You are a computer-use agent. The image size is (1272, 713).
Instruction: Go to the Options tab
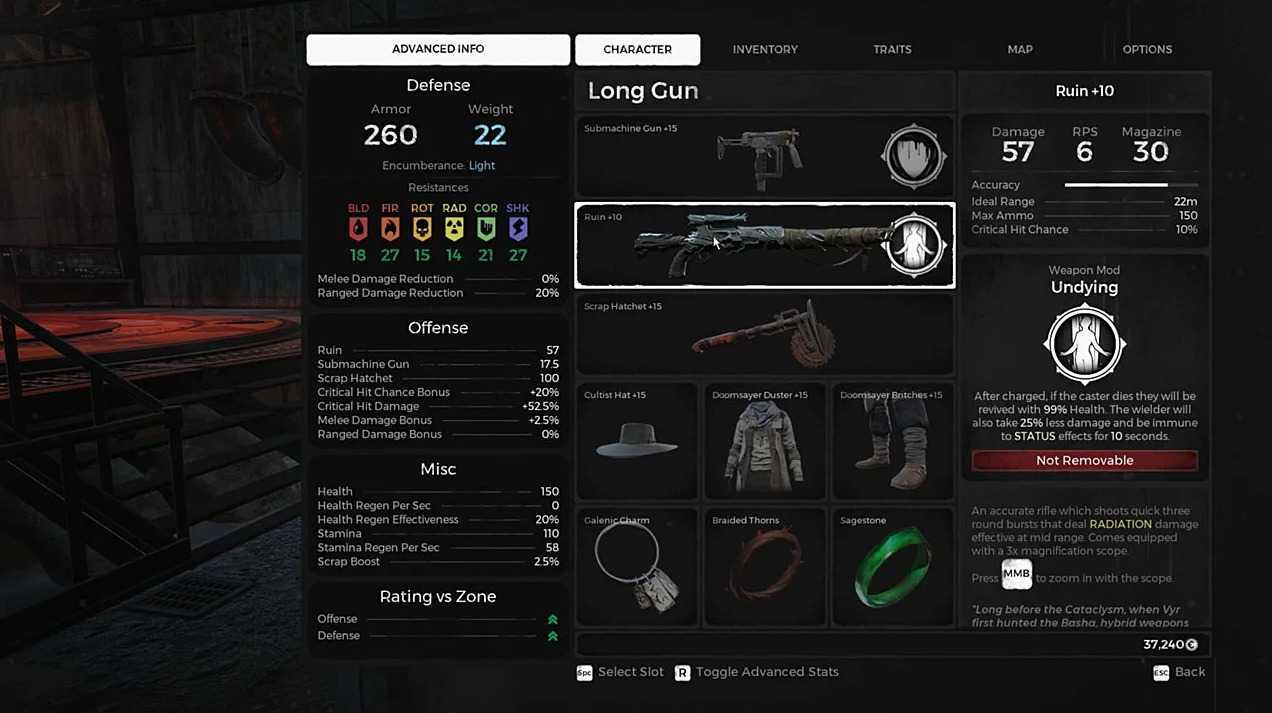click(x=1147, y=49)
